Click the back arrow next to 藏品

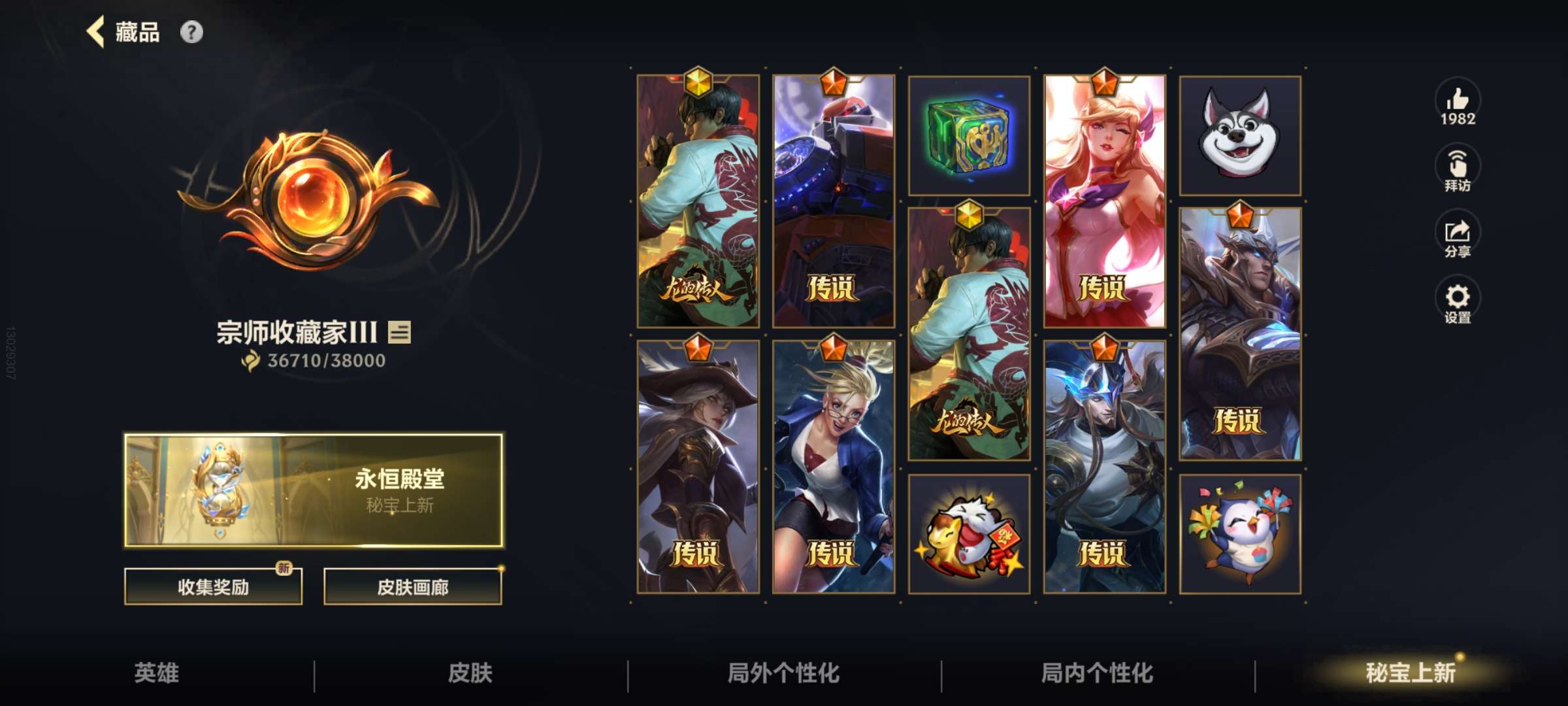click(96, 32)
